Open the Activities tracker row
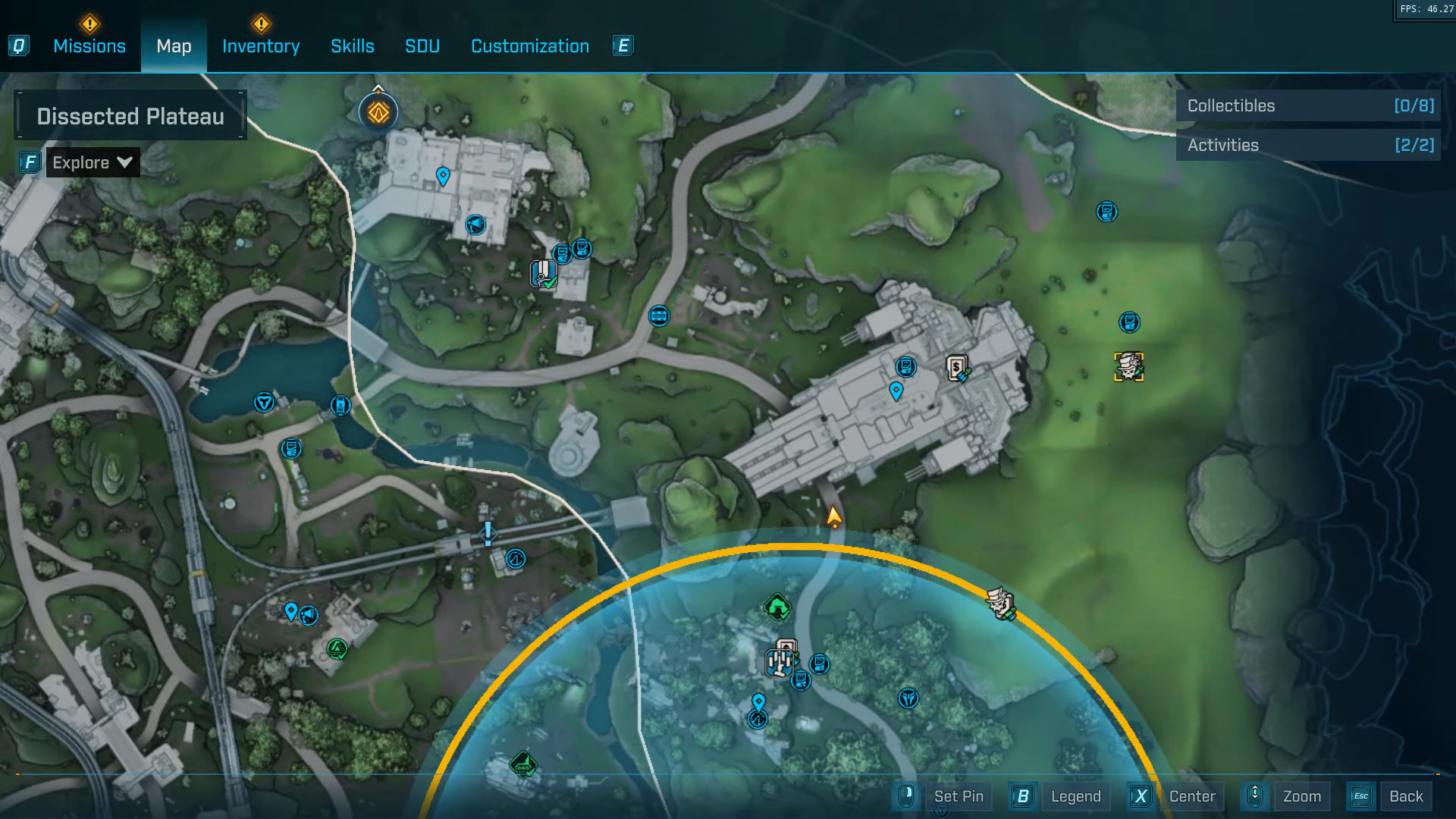 (x=1309, y=146)
